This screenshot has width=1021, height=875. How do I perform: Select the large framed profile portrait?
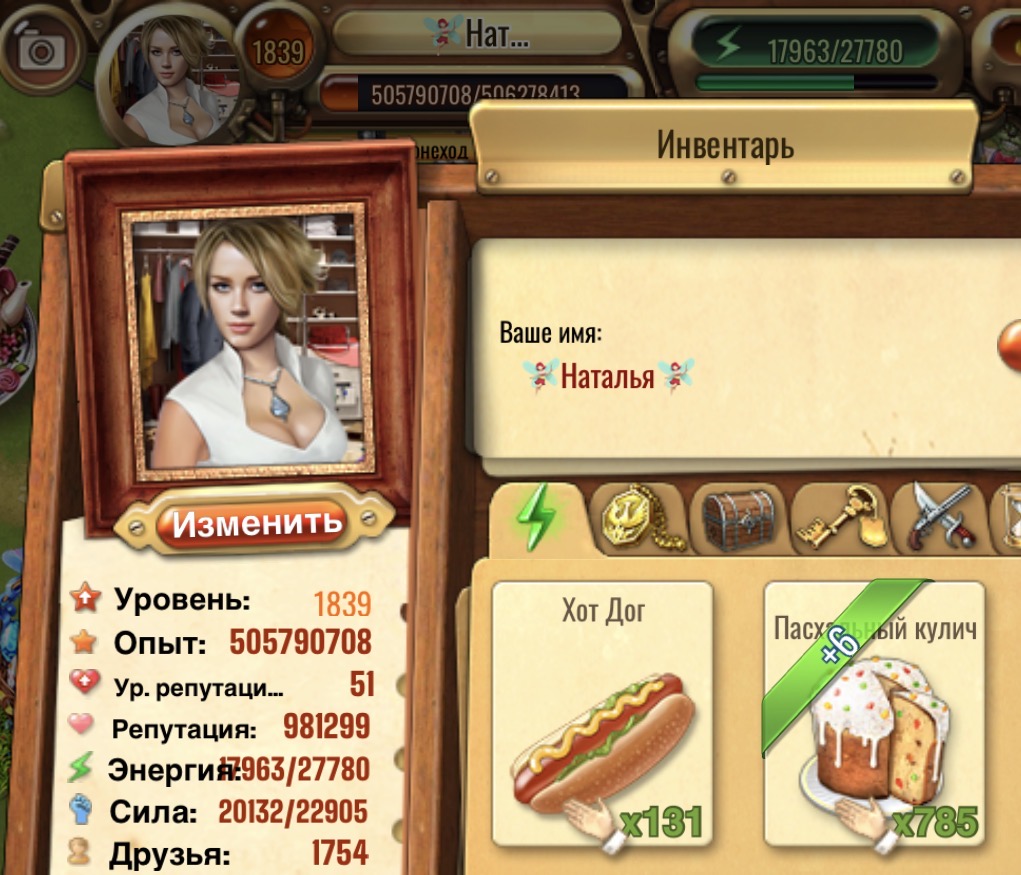tap(246, 342)
